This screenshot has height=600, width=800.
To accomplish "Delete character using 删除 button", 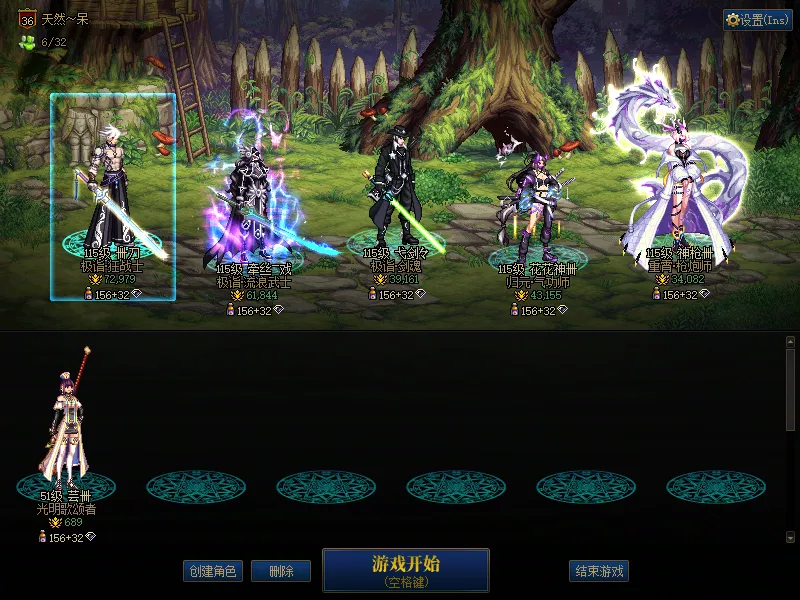I will [280, 571].
